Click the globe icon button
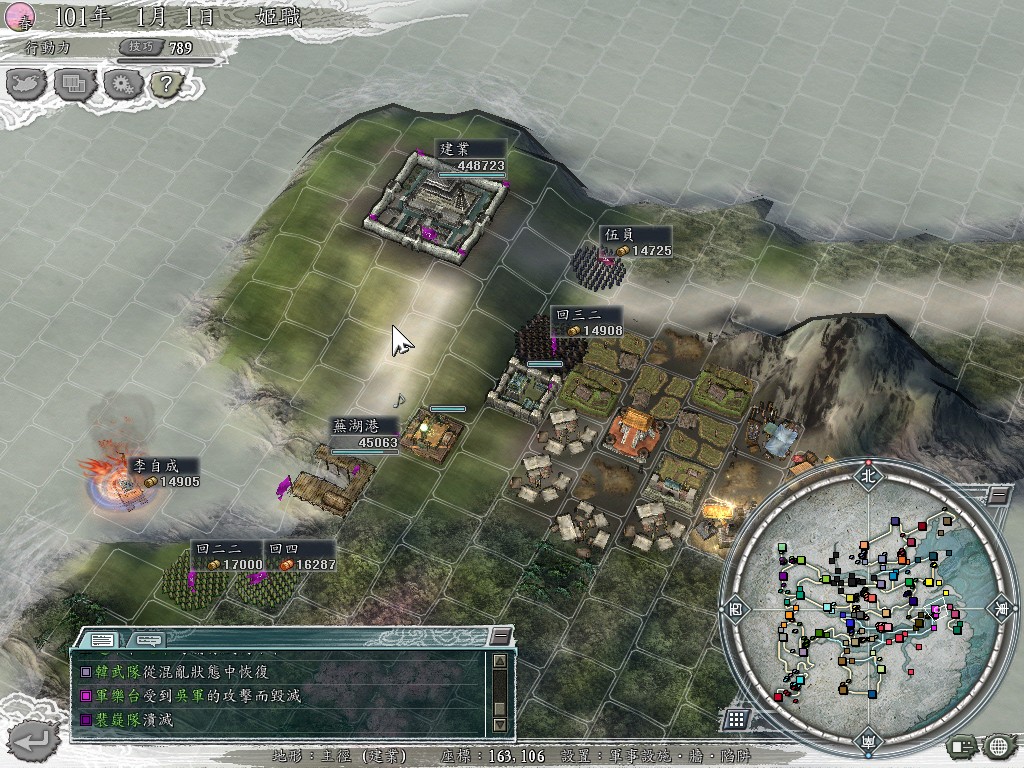This screenshot has height=768, width=1024. (x=998, y=745)
